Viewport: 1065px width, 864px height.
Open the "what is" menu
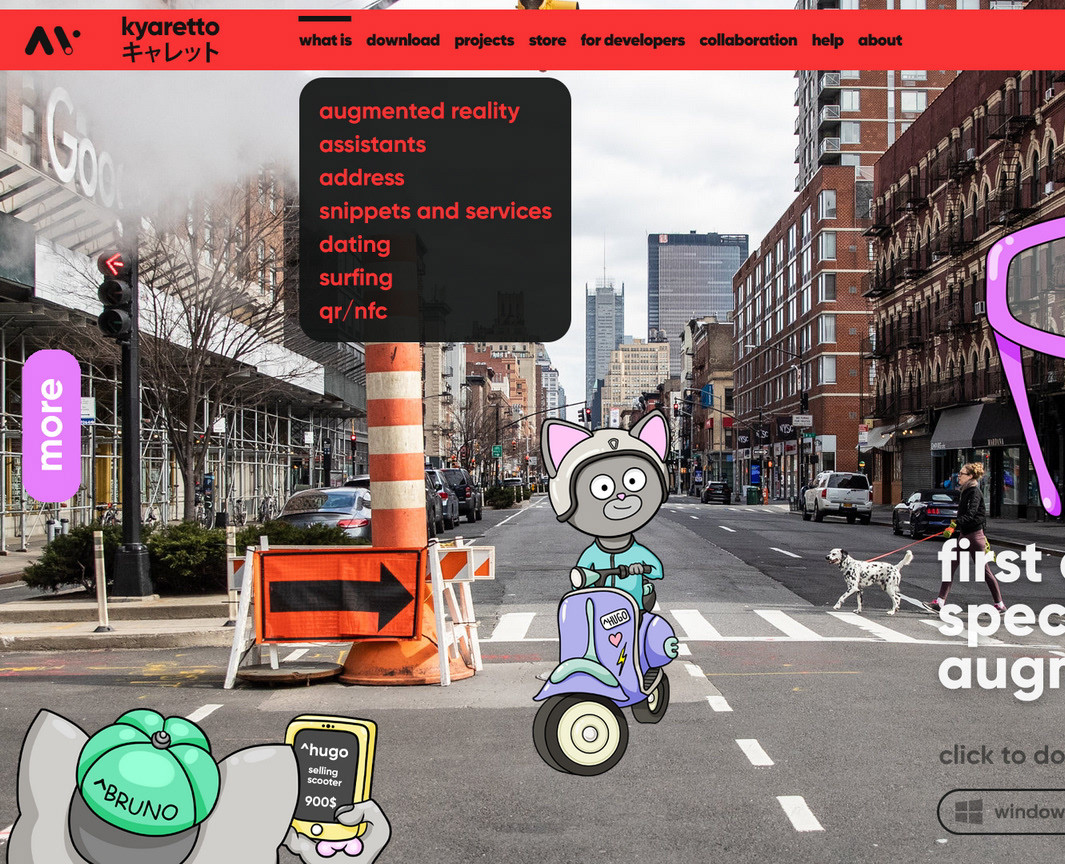click(325, 40)
